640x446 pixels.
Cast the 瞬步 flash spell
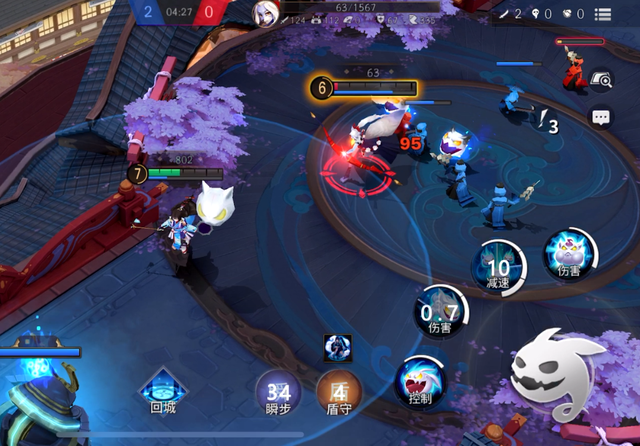coord(277,389)
